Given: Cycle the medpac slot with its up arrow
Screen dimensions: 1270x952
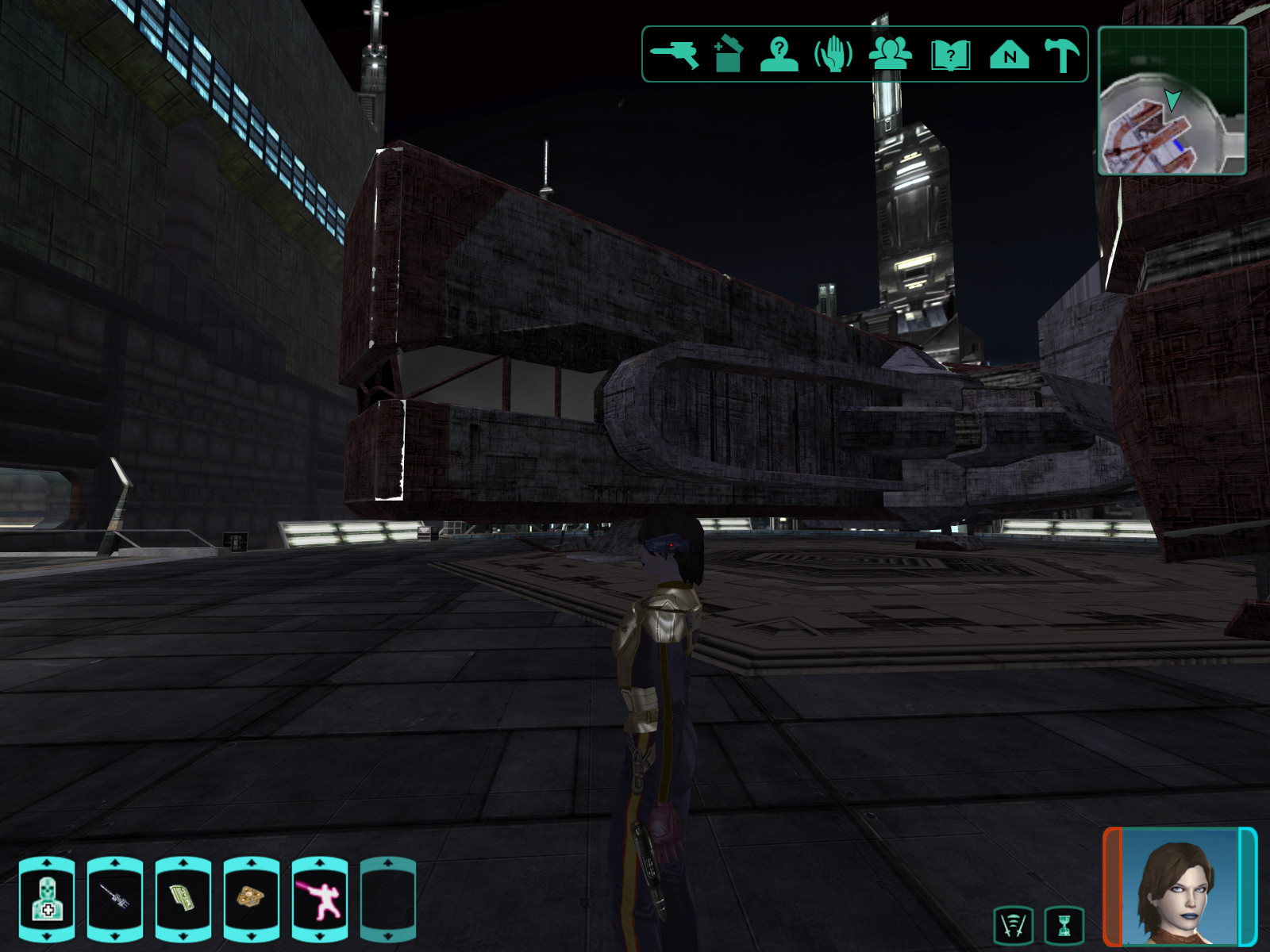Looking at the screenshot, I should click(x=47, y=862).
